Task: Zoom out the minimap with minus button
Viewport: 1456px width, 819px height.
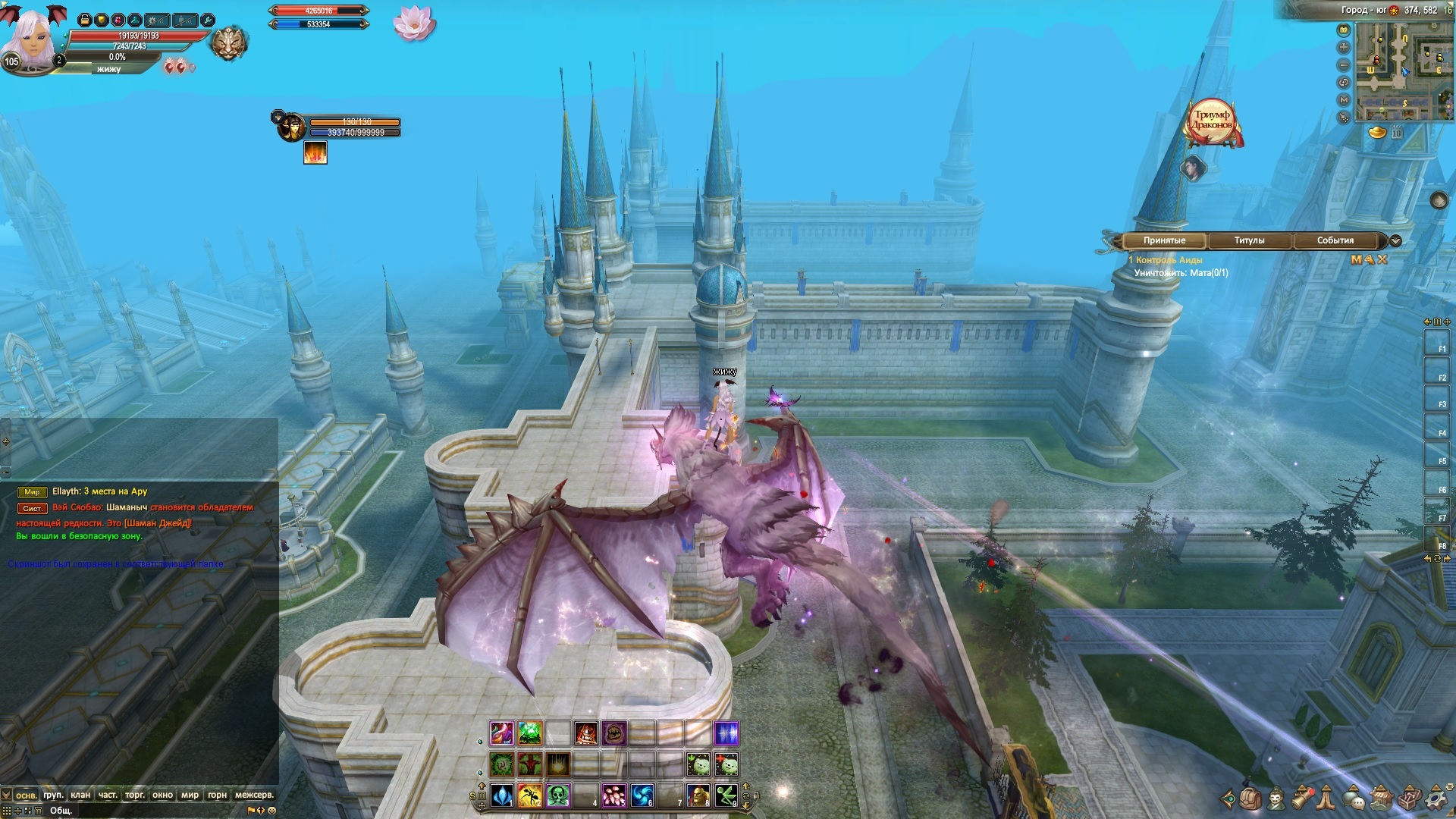Action: click(1344, 65)
